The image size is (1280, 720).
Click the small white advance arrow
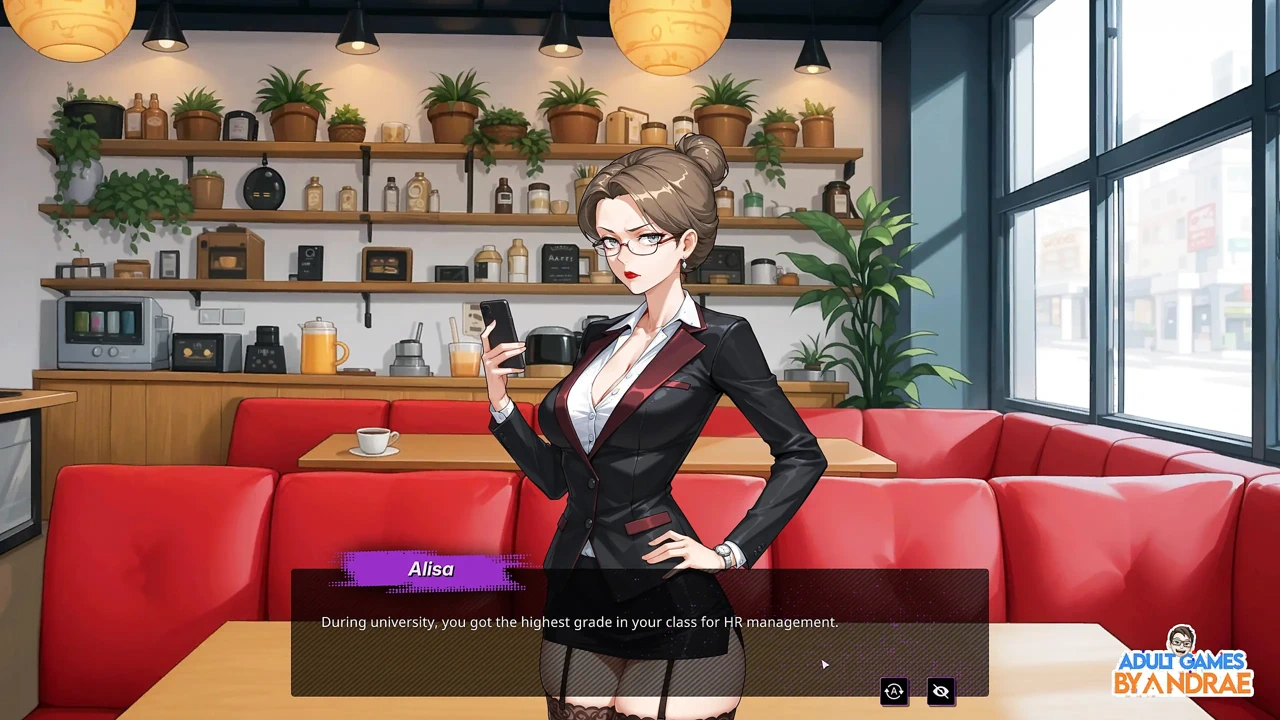tap(824, 664)
